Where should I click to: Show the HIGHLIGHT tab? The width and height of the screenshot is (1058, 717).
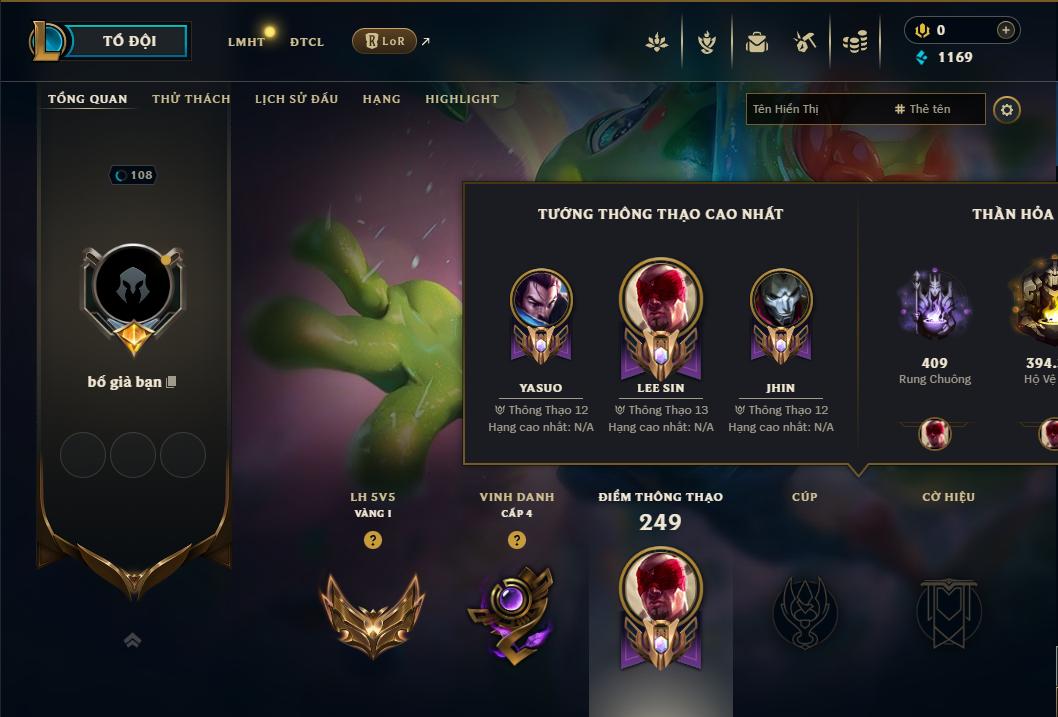point(461,99)
